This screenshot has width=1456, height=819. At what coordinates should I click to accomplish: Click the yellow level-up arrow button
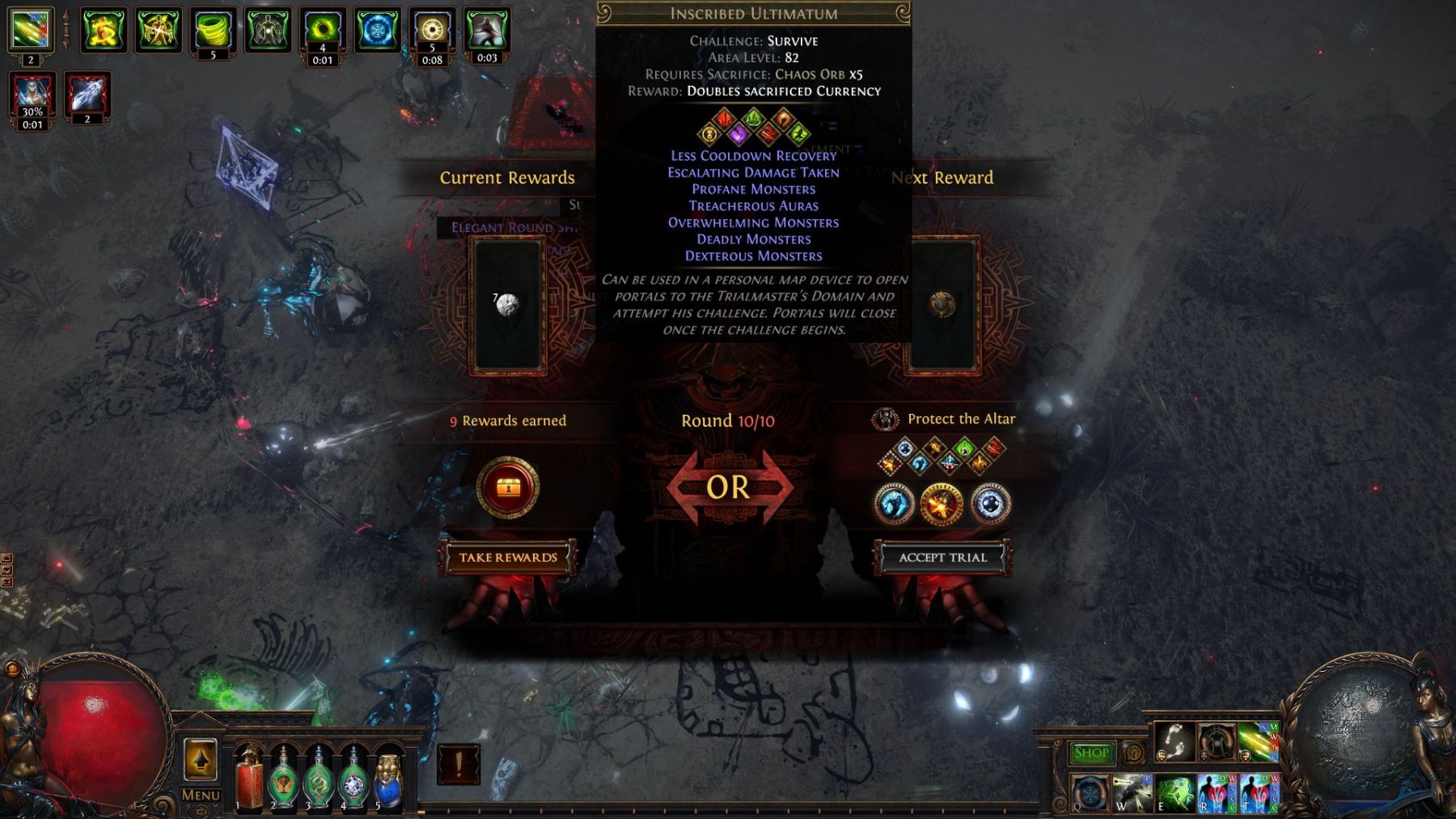[x=201, y=759]
